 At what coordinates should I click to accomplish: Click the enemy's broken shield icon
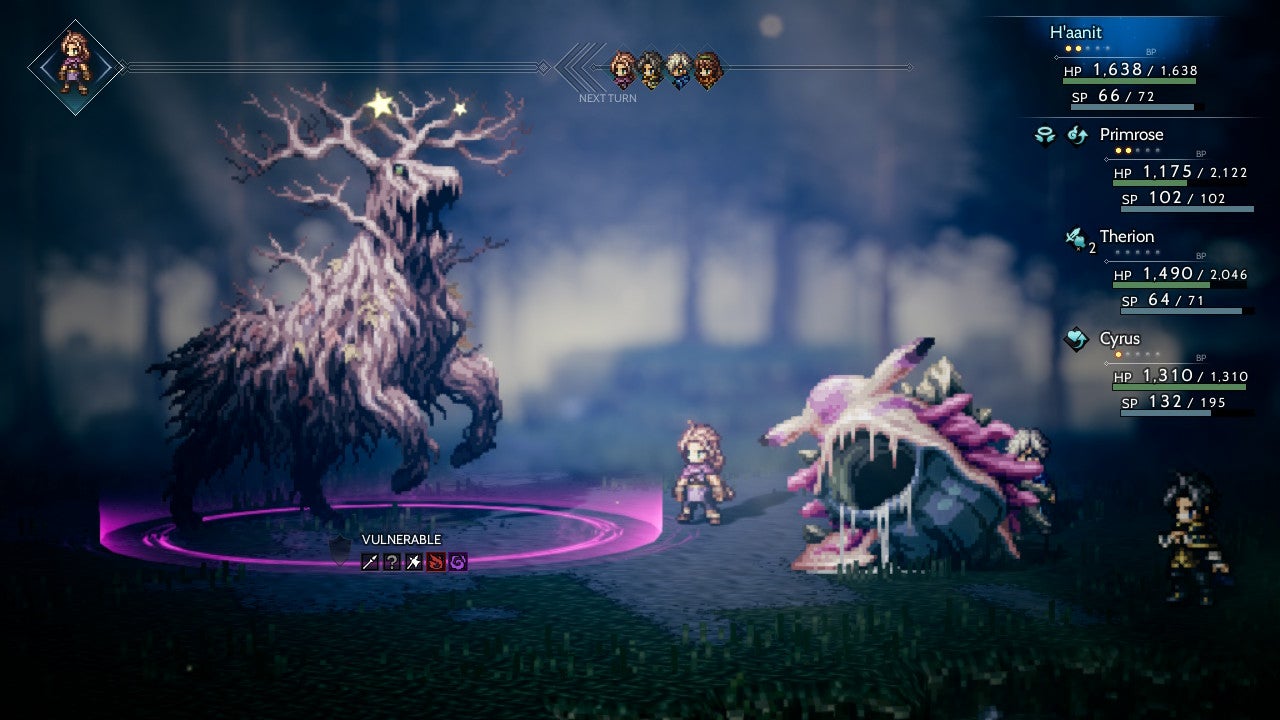341,549
